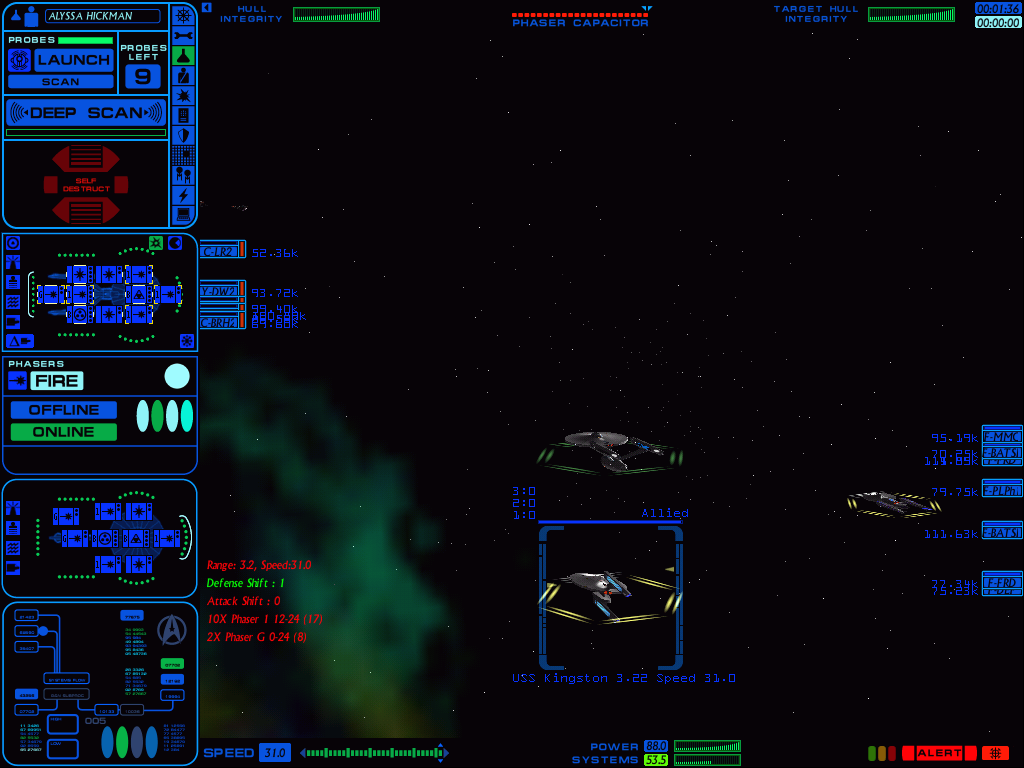Click the probe SCAN button
Viewport: 1024px width, 768px height.
click(60, 82)
